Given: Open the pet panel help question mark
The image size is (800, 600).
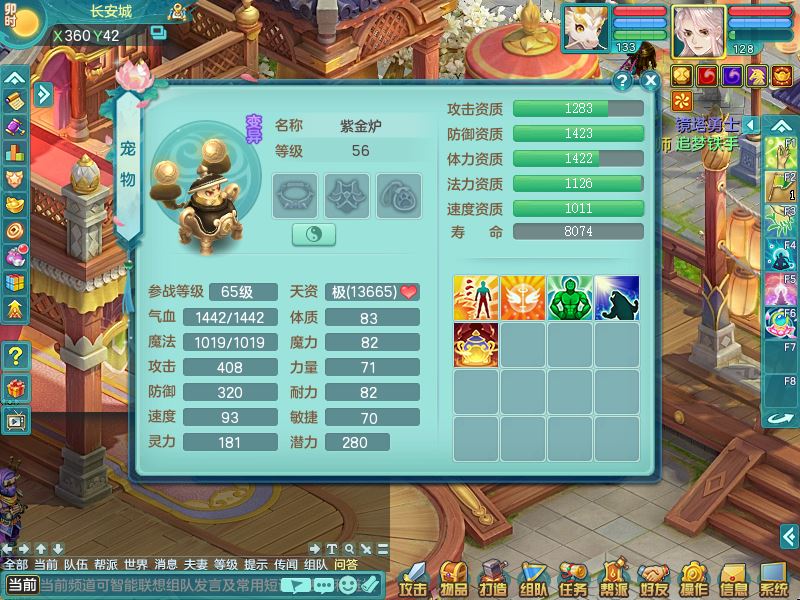Looking at the screenshot, I should pos(623,81).
